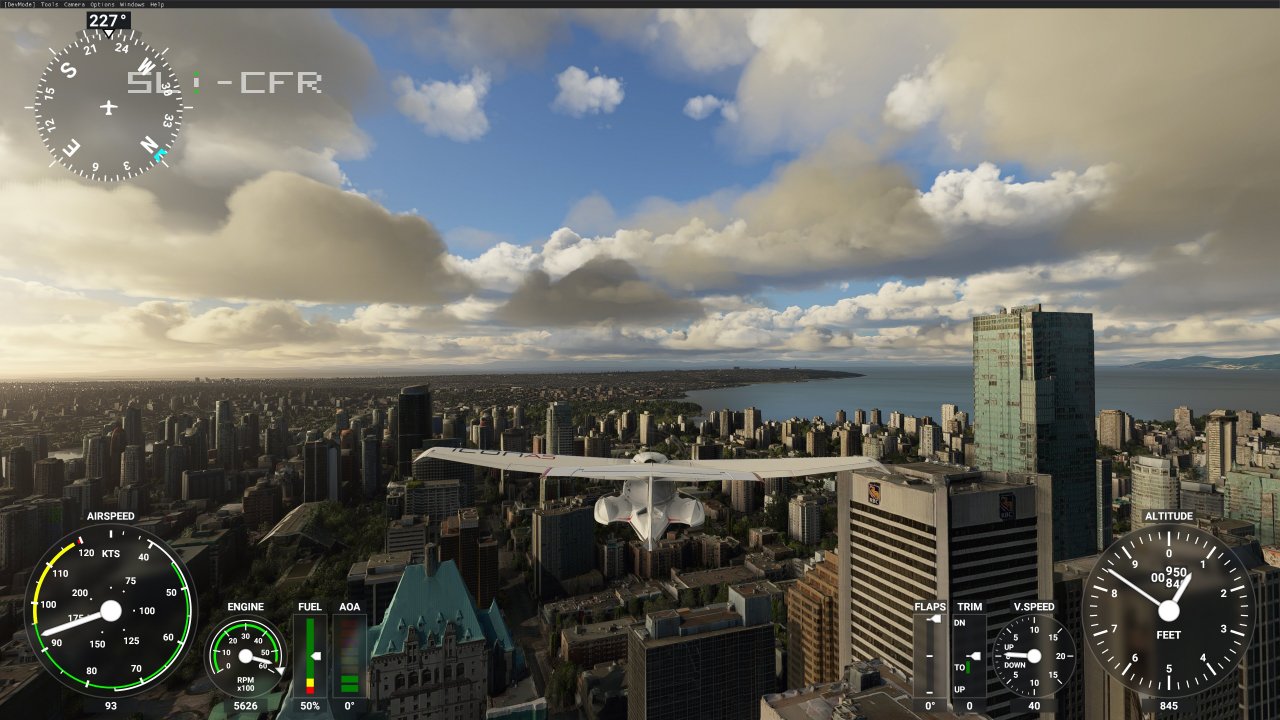Expand the Windows menu
Viewport: 1280px width, 720px height.
coord(130,4)
